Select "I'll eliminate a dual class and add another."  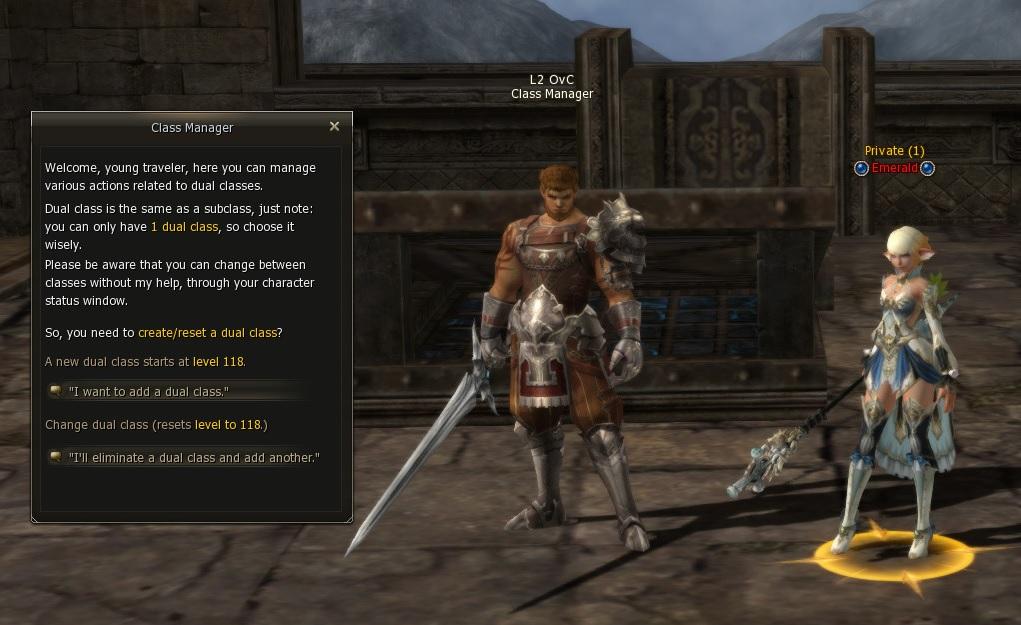coord(193,457)
